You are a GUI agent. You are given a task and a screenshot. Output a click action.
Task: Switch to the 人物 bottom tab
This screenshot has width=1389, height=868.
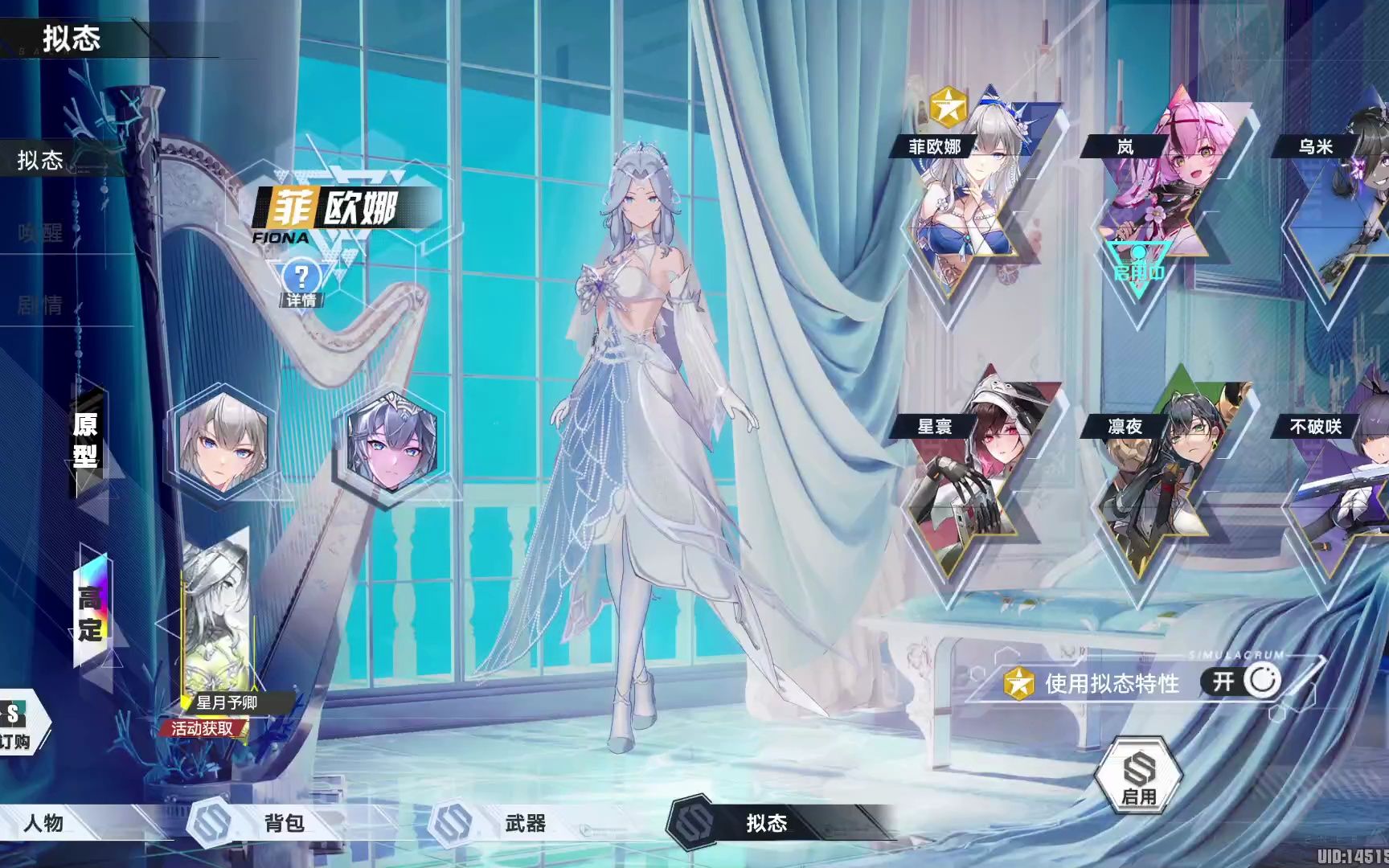tap(44, 823)
